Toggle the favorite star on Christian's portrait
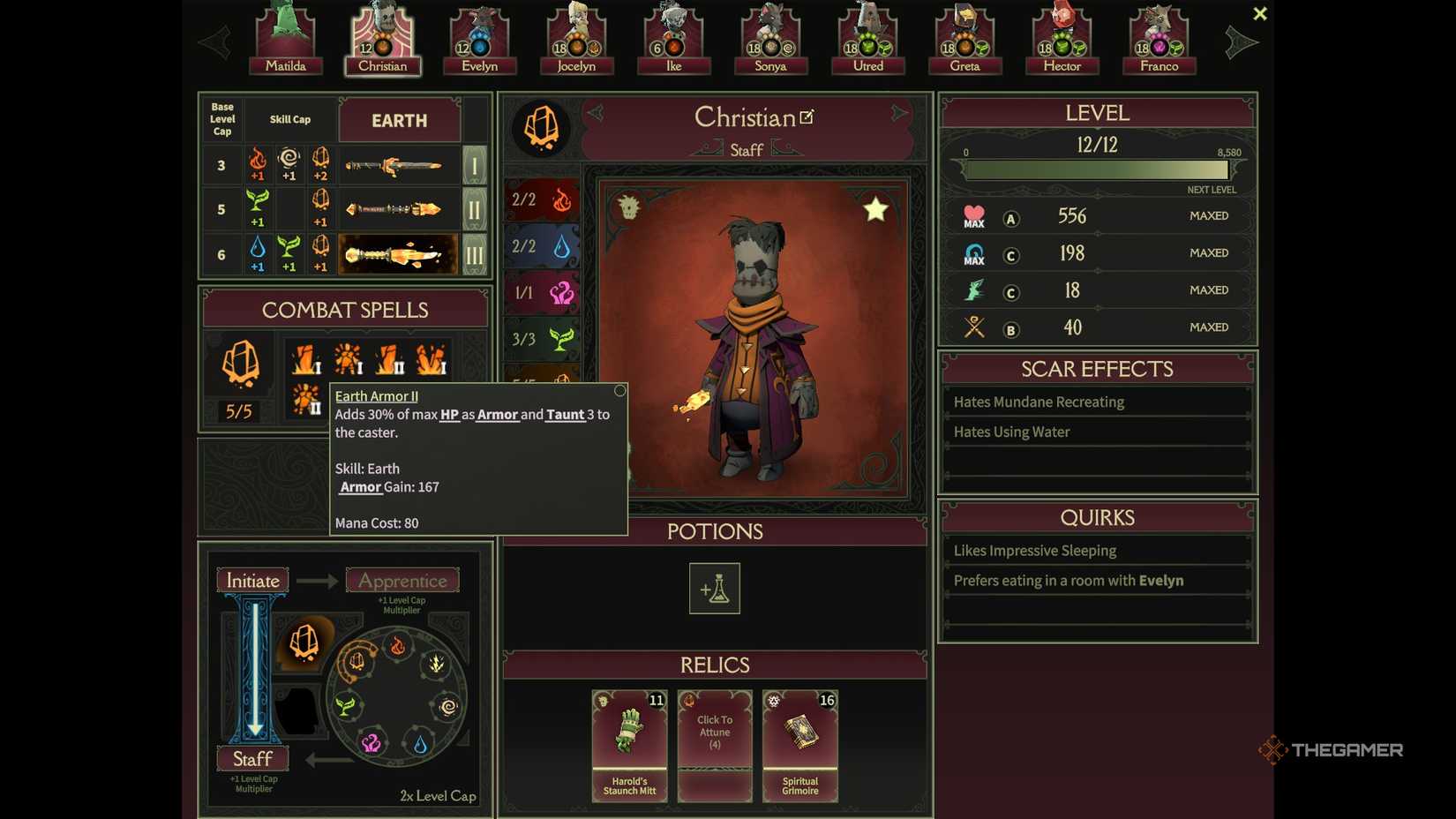 pyautogui.click(x=875, y=210)
